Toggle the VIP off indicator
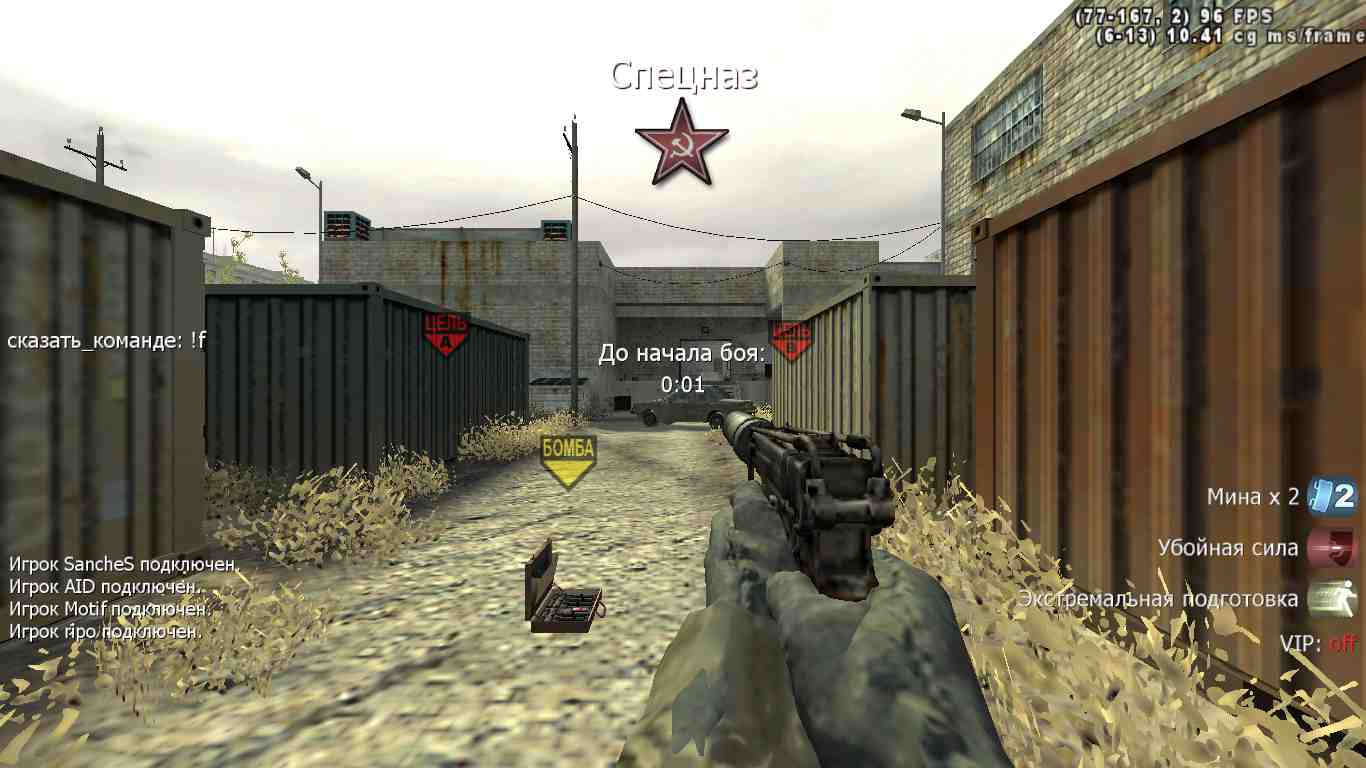 click(1318, 643)
